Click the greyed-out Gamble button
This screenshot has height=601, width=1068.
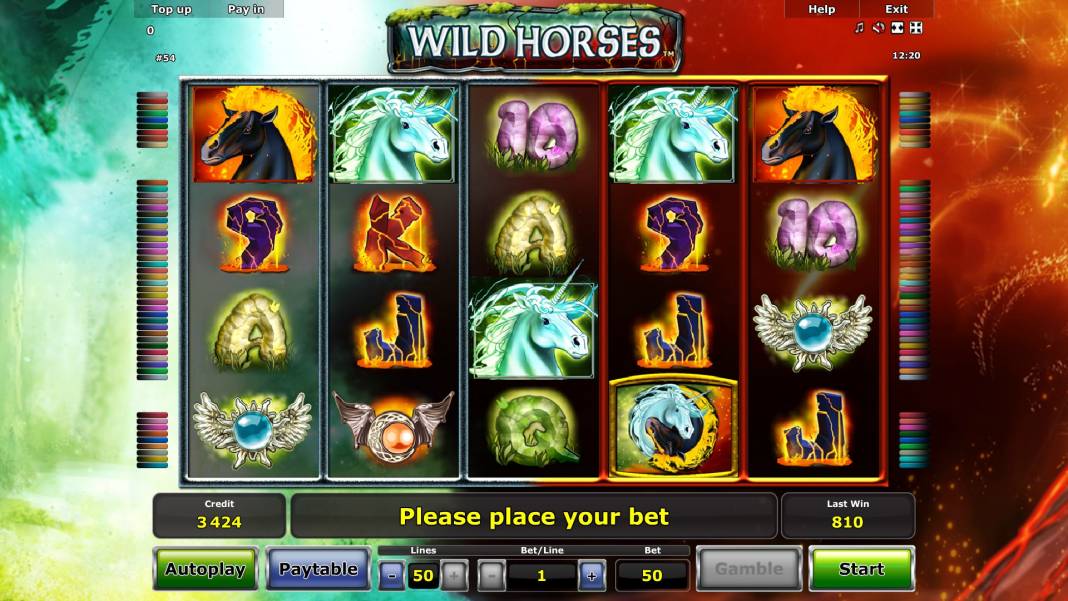click(748, 569)
